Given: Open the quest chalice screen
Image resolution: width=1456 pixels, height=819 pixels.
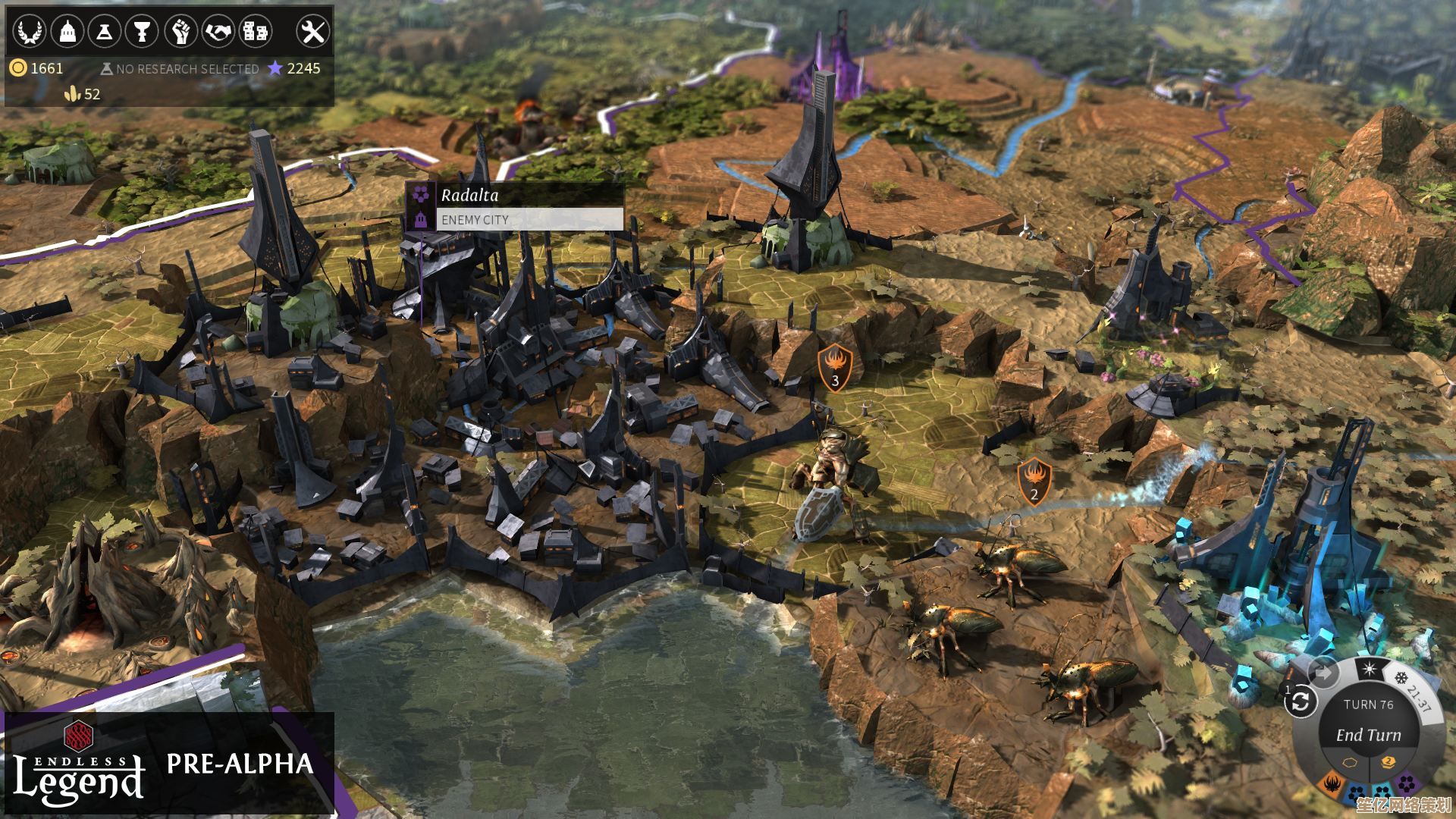Looking at the screenshot, I should click(142, 31).
